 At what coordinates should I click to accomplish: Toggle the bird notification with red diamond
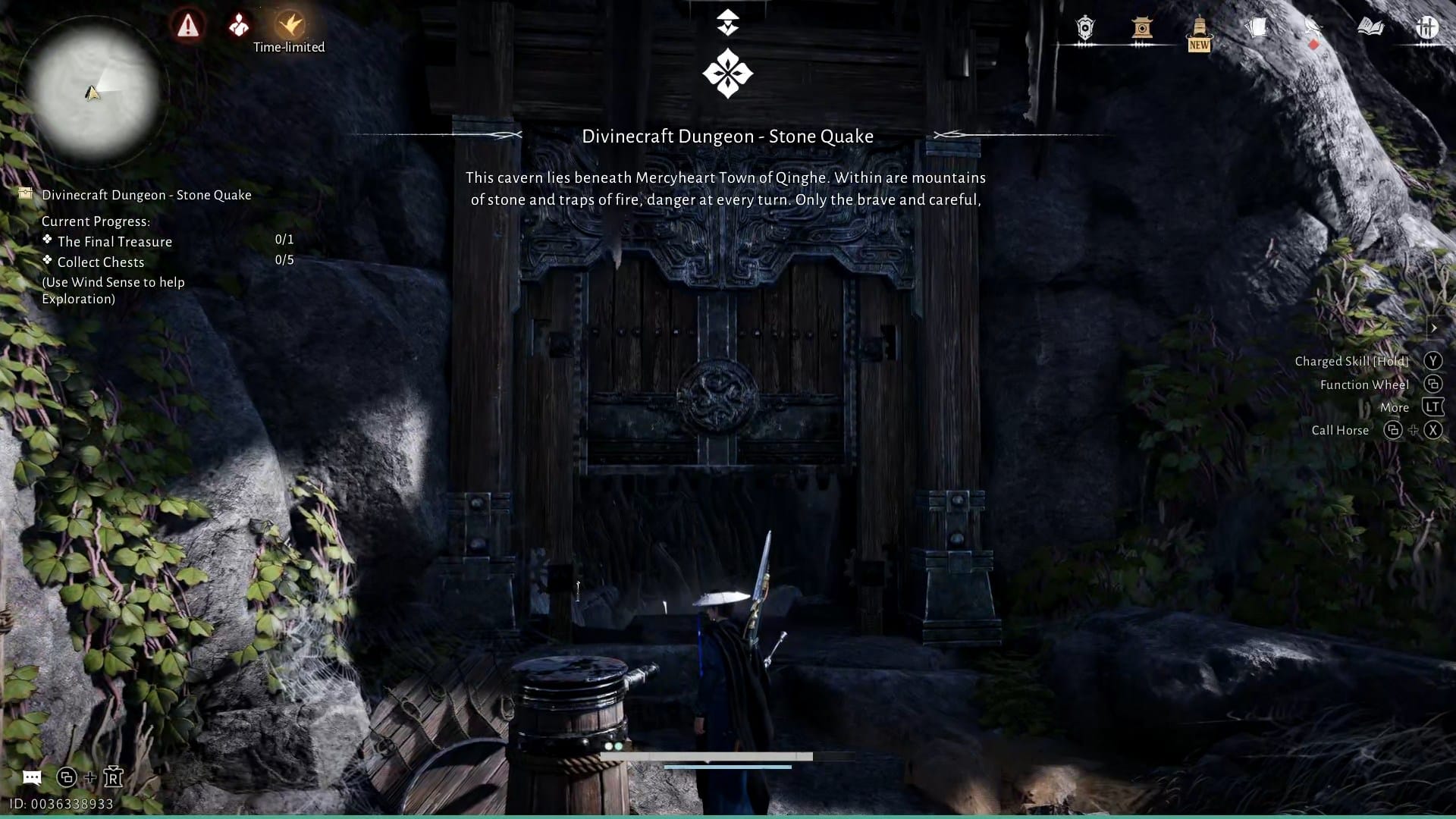(x=1313, y=27)
